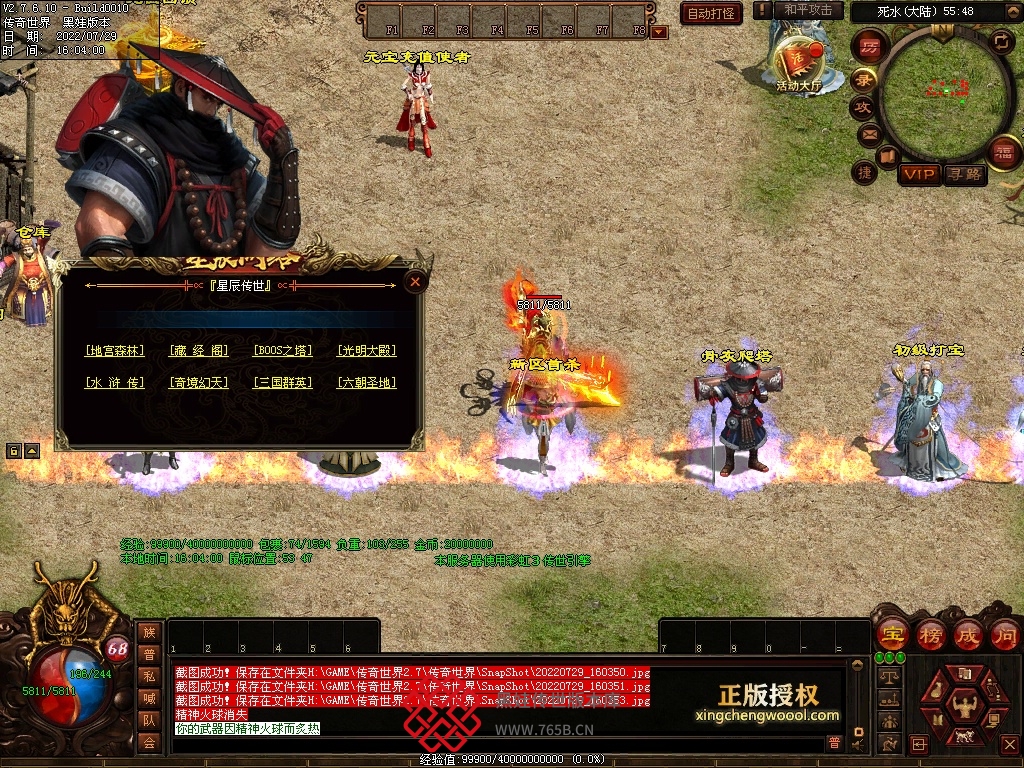Open the mail envelope icon
The height and width of the screenshot is (768, 1024).
click(868, 133)
